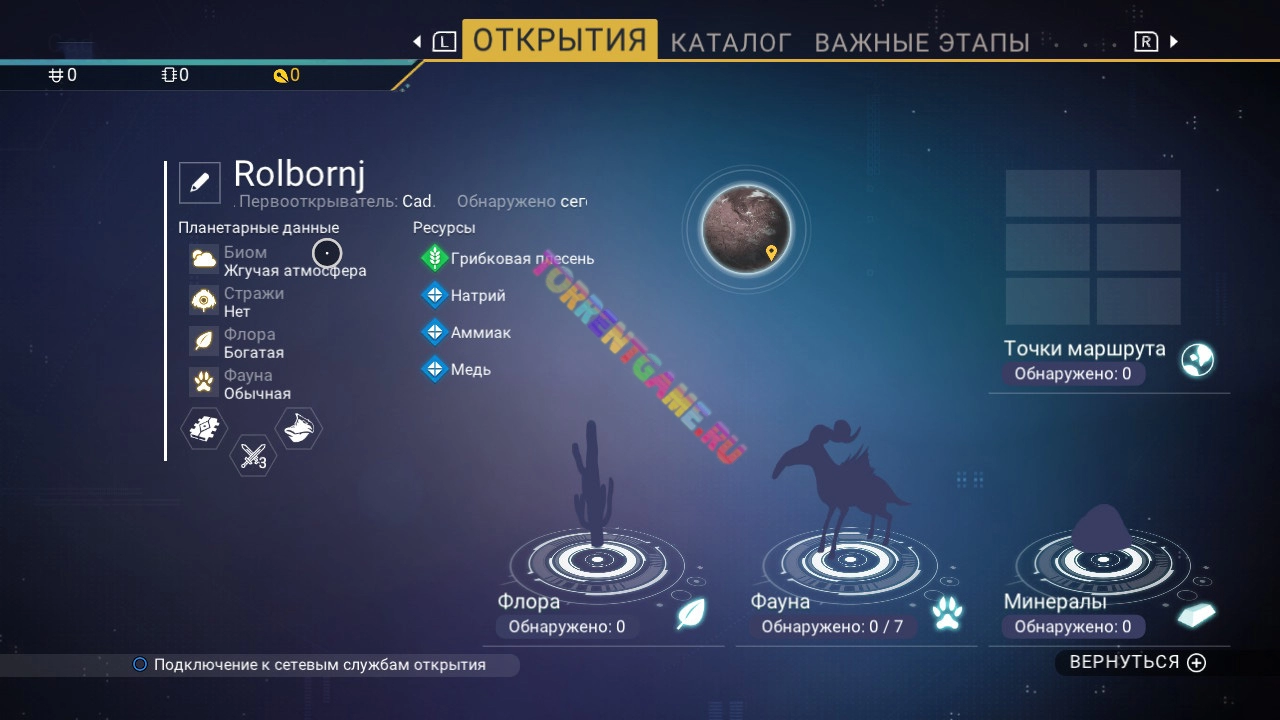
Task: Click the Стражи sentinel eye icon
Action: click(x=201, y=300)
